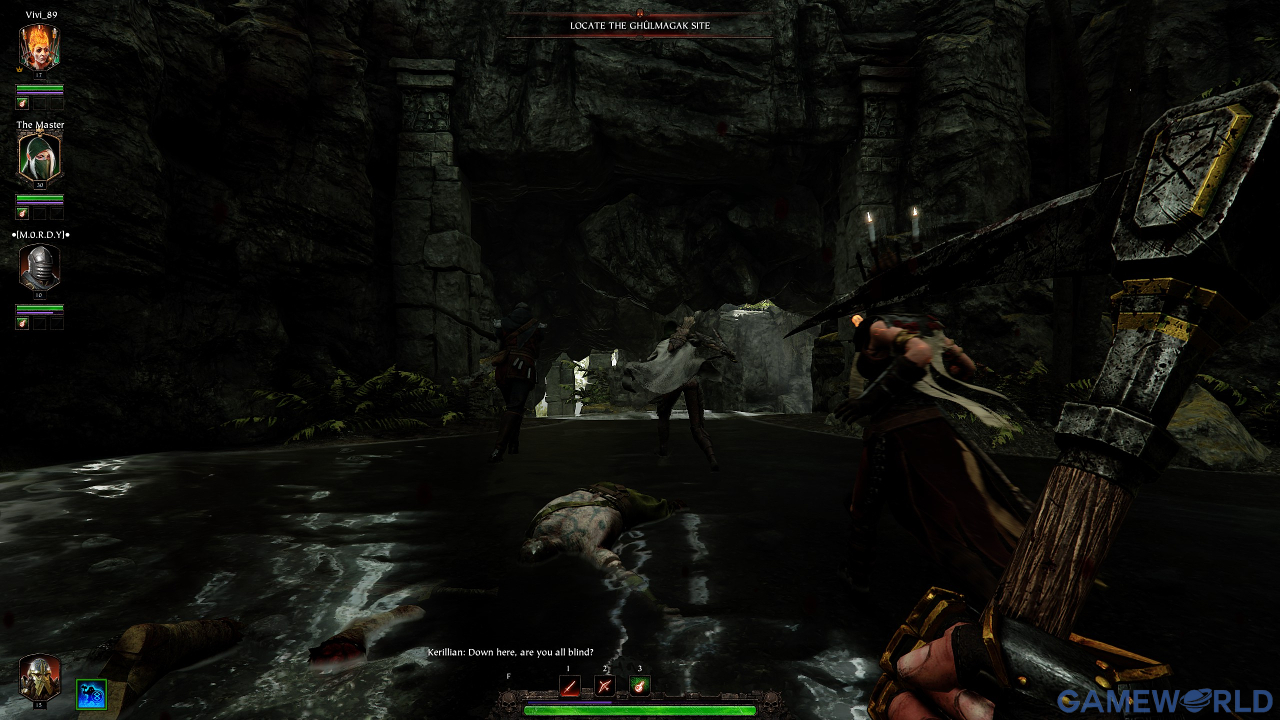This screenshot has width=1280, height=720.
Task: Switch to the ranged weapon slot 2
Action: pos(604,686)
